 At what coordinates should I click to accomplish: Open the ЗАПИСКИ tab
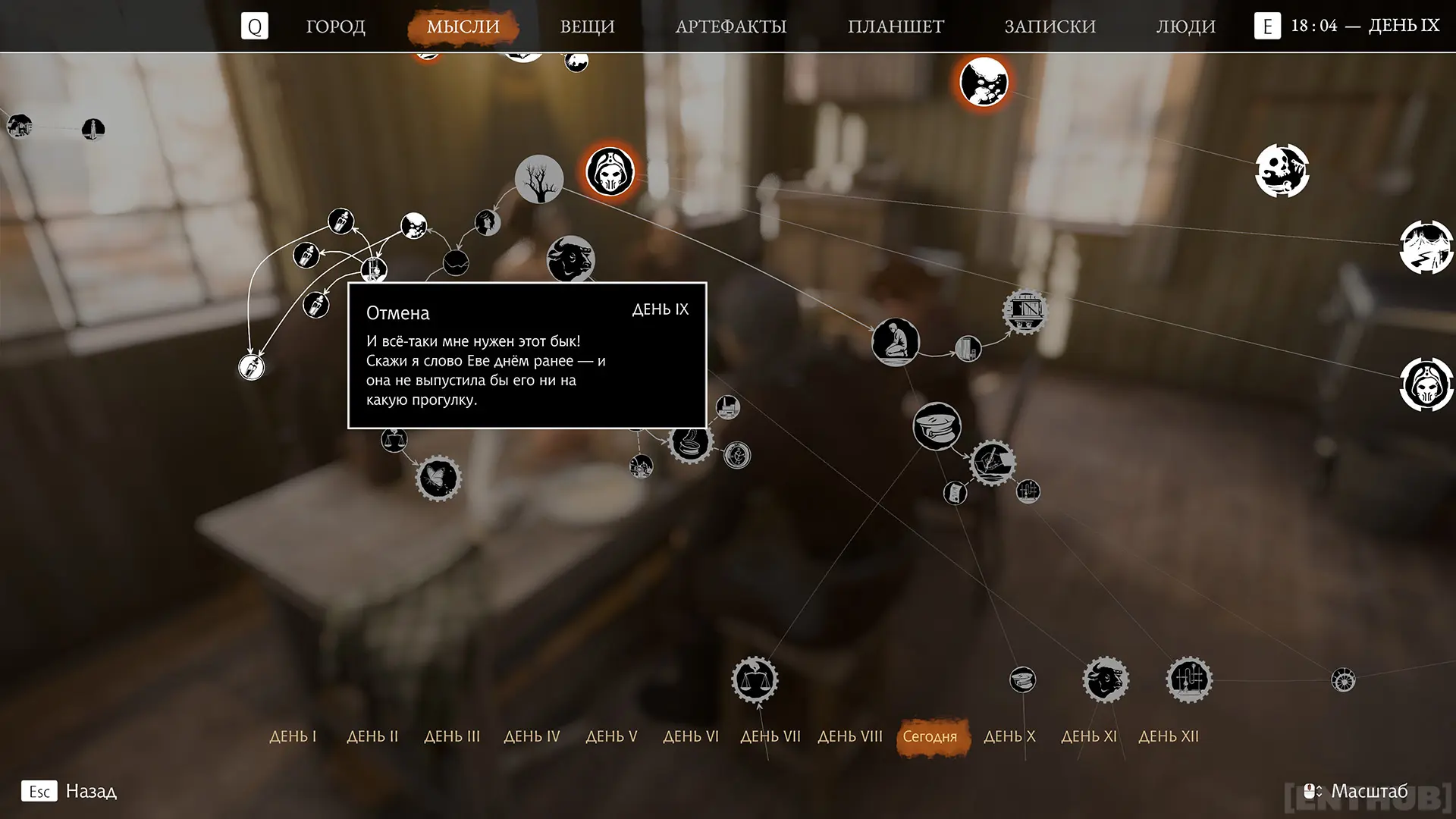tap(1050, 27)
